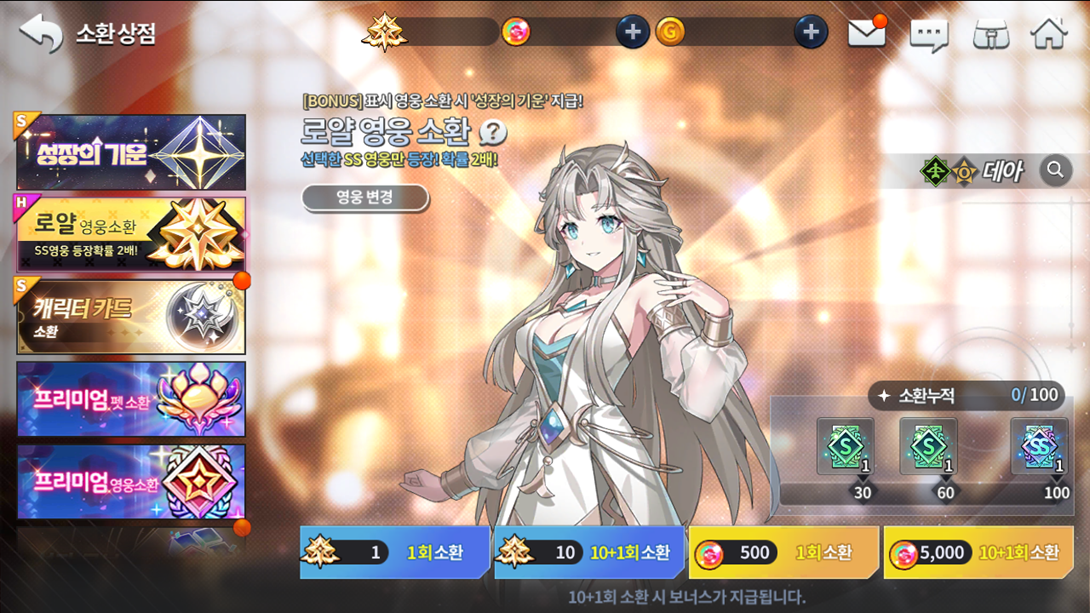1090x613 pixels.
Task: Summon once using one ticket
Action: [395, 552]
